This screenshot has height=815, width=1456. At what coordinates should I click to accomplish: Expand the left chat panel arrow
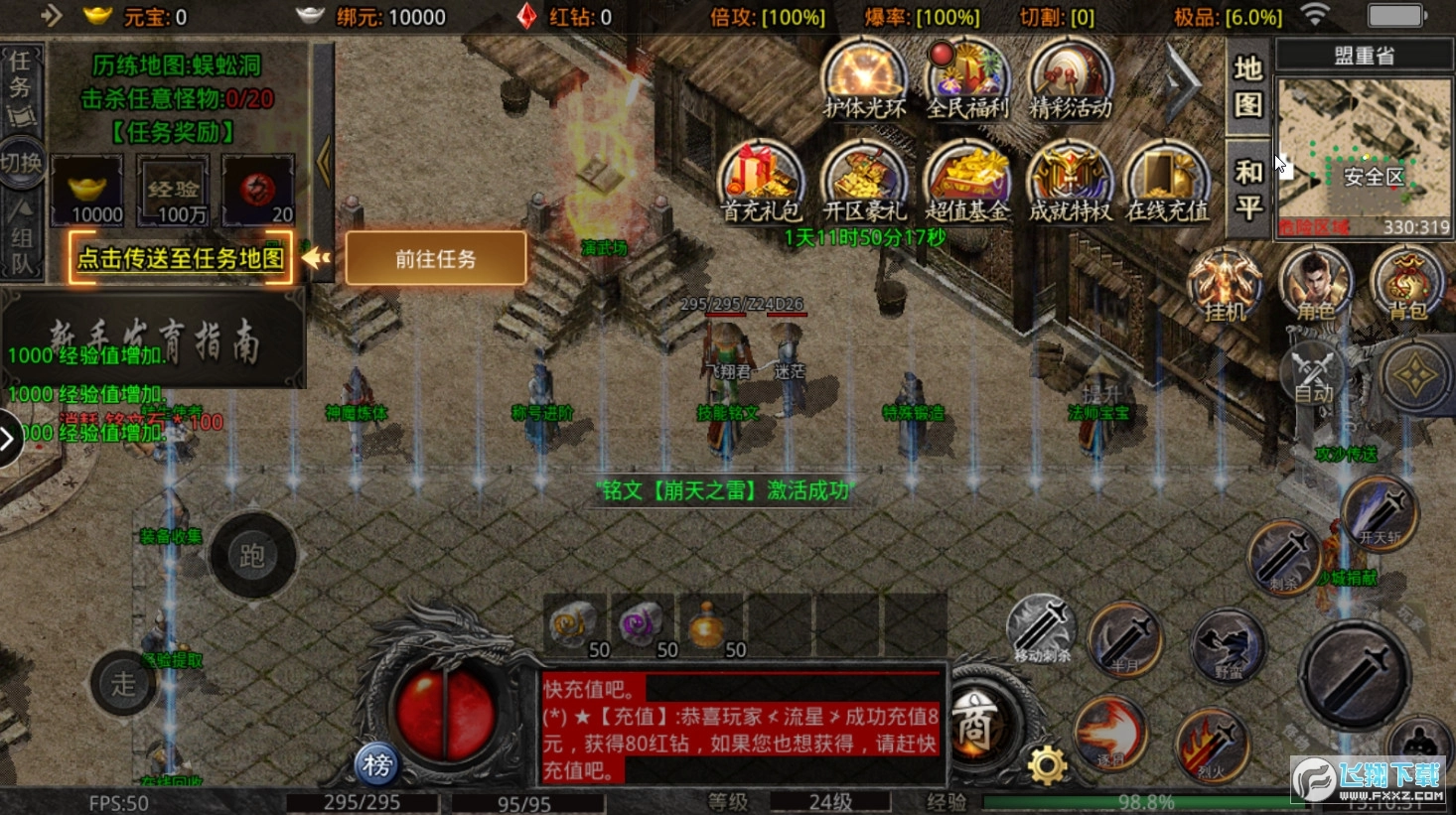[x=8, y=437]
